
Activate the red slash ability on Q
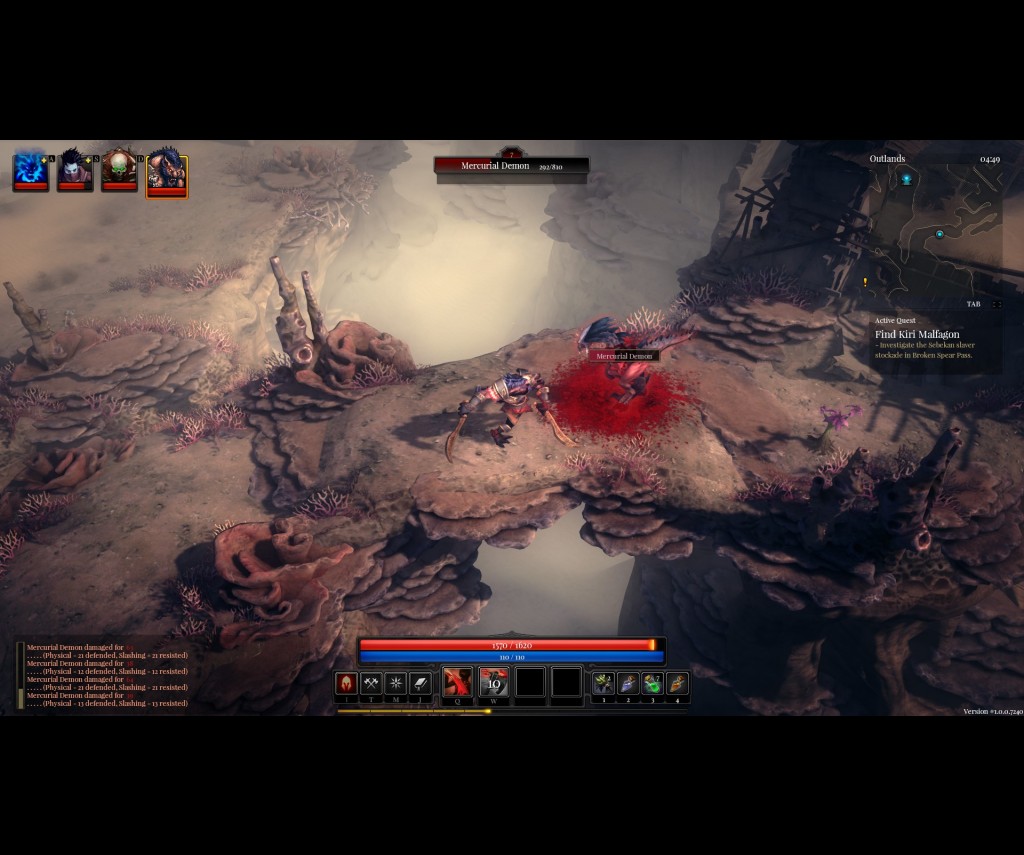click(457, 682)
